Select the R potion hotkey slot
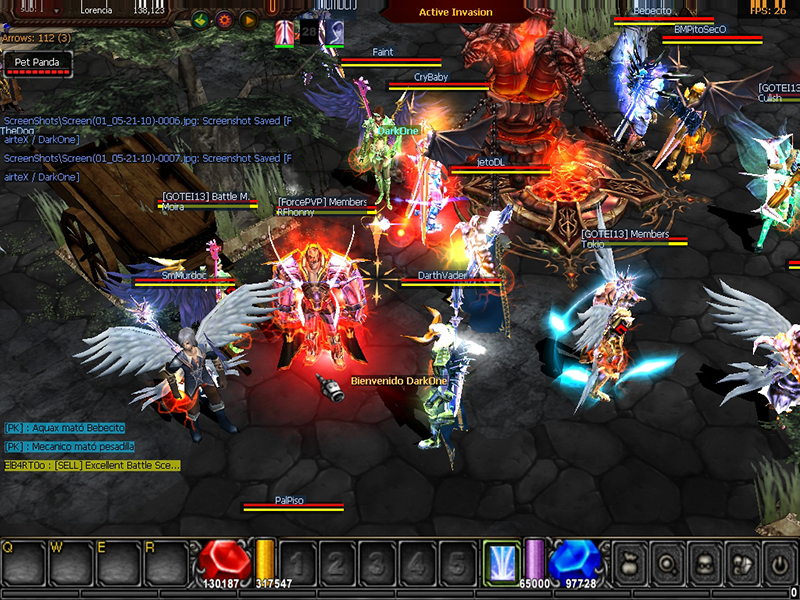Image resolution: width=800 pixels, height=600 pixels. click(x=166, y=563)
